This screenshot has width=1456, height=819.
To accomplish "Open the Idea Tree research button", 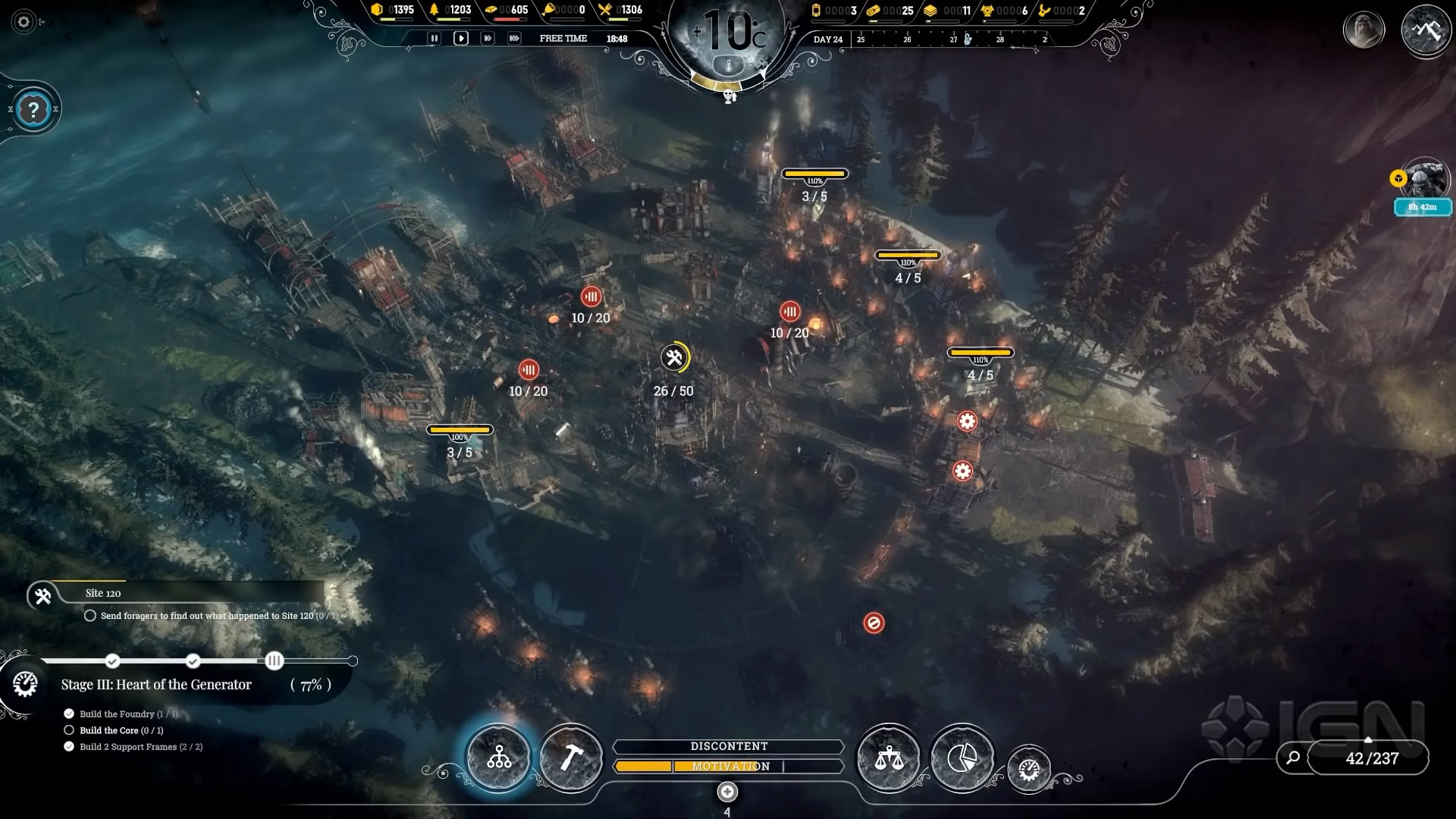I will (x=499, y=757).
